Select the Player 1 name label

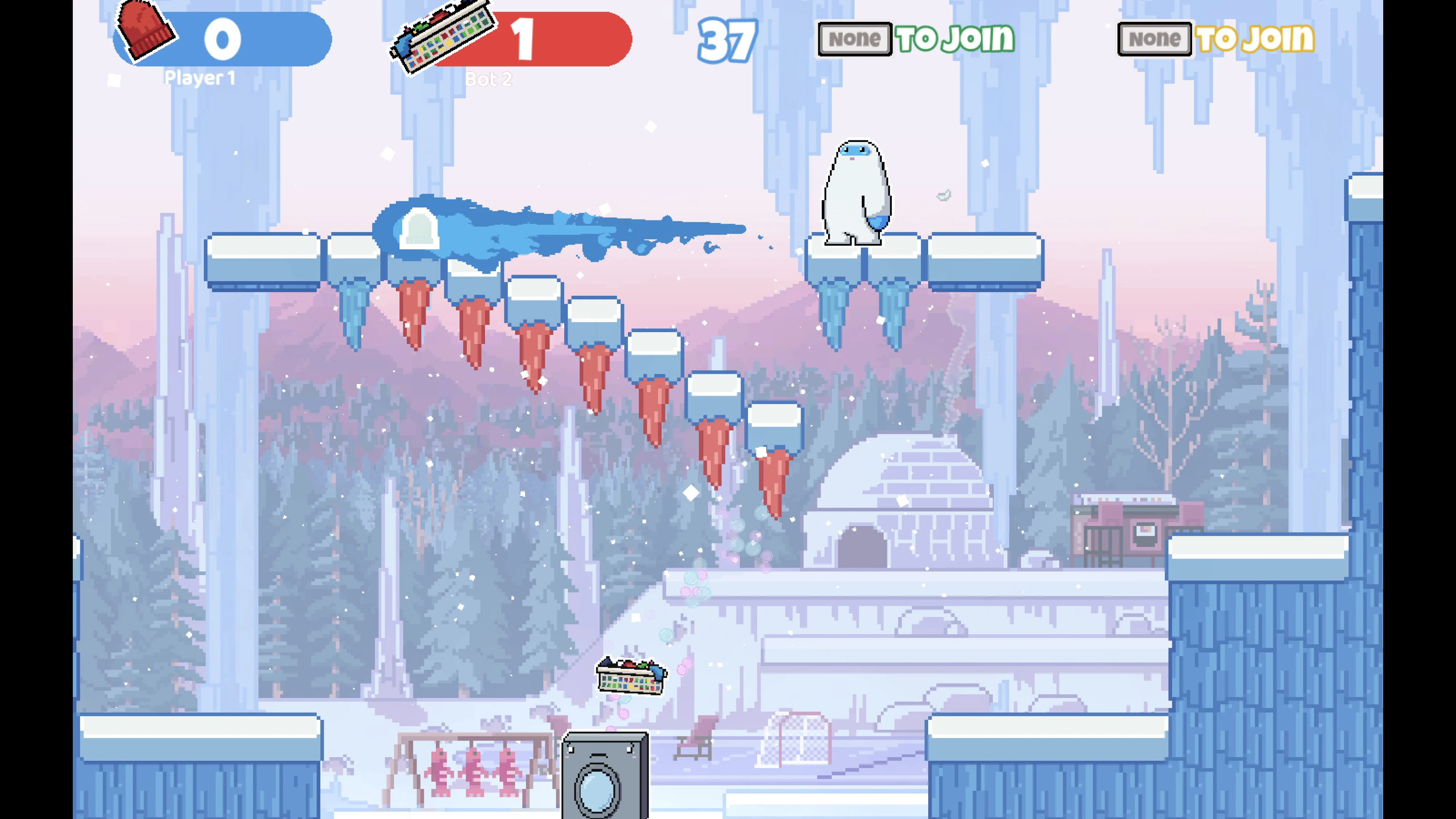[x=201, y=78]
